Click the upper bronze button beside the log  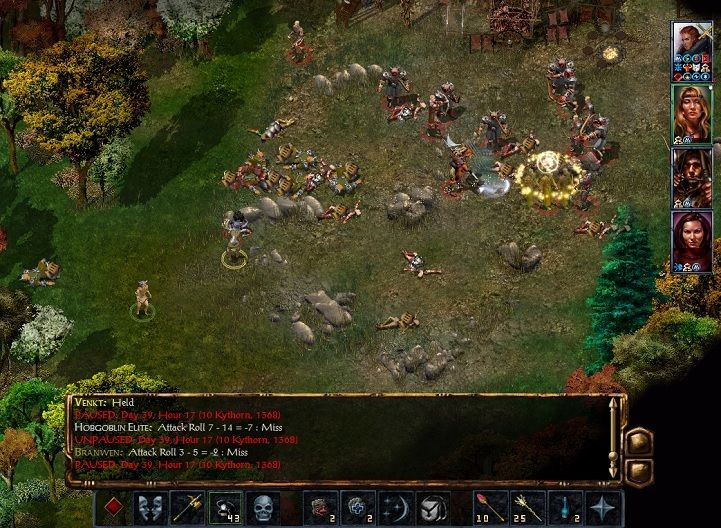[x=639, y=440]
